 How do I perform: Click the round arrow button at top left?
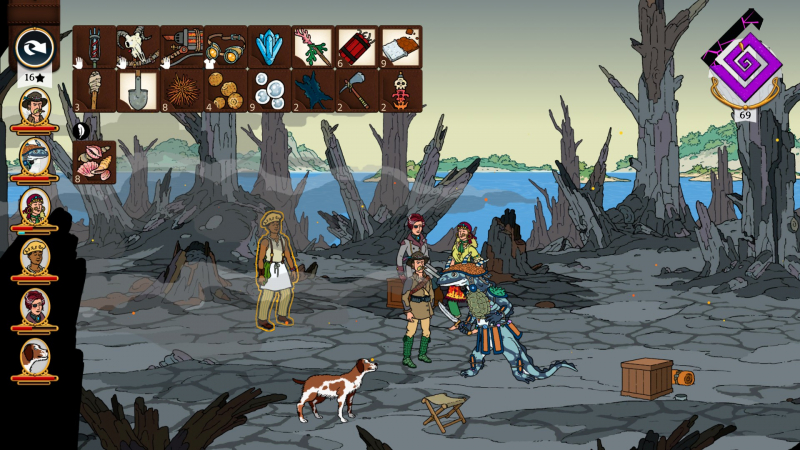[x=35, y=49]
